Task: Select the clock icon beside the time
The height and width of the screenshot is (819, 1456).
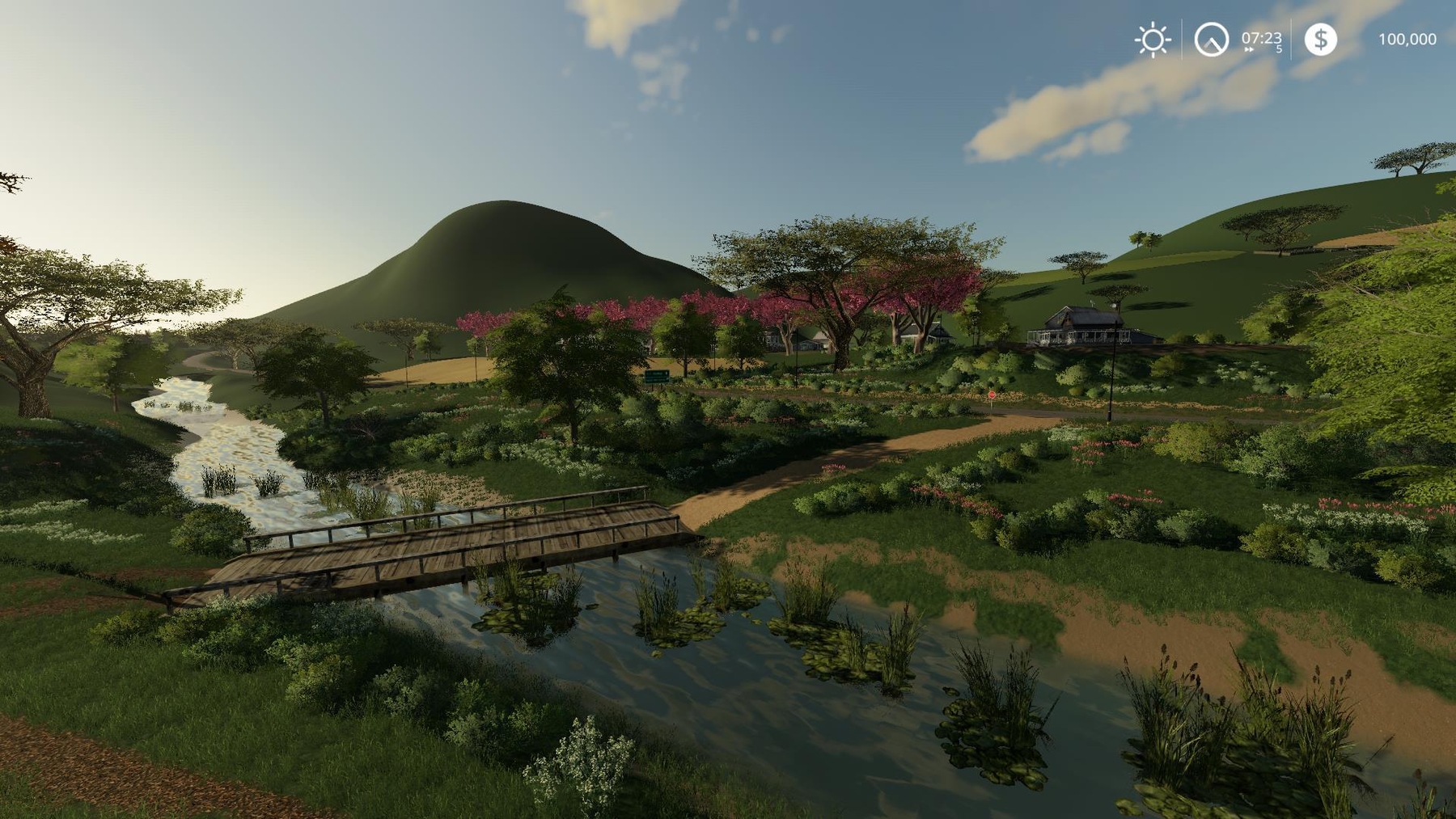Action: (x=1211, y=40)
